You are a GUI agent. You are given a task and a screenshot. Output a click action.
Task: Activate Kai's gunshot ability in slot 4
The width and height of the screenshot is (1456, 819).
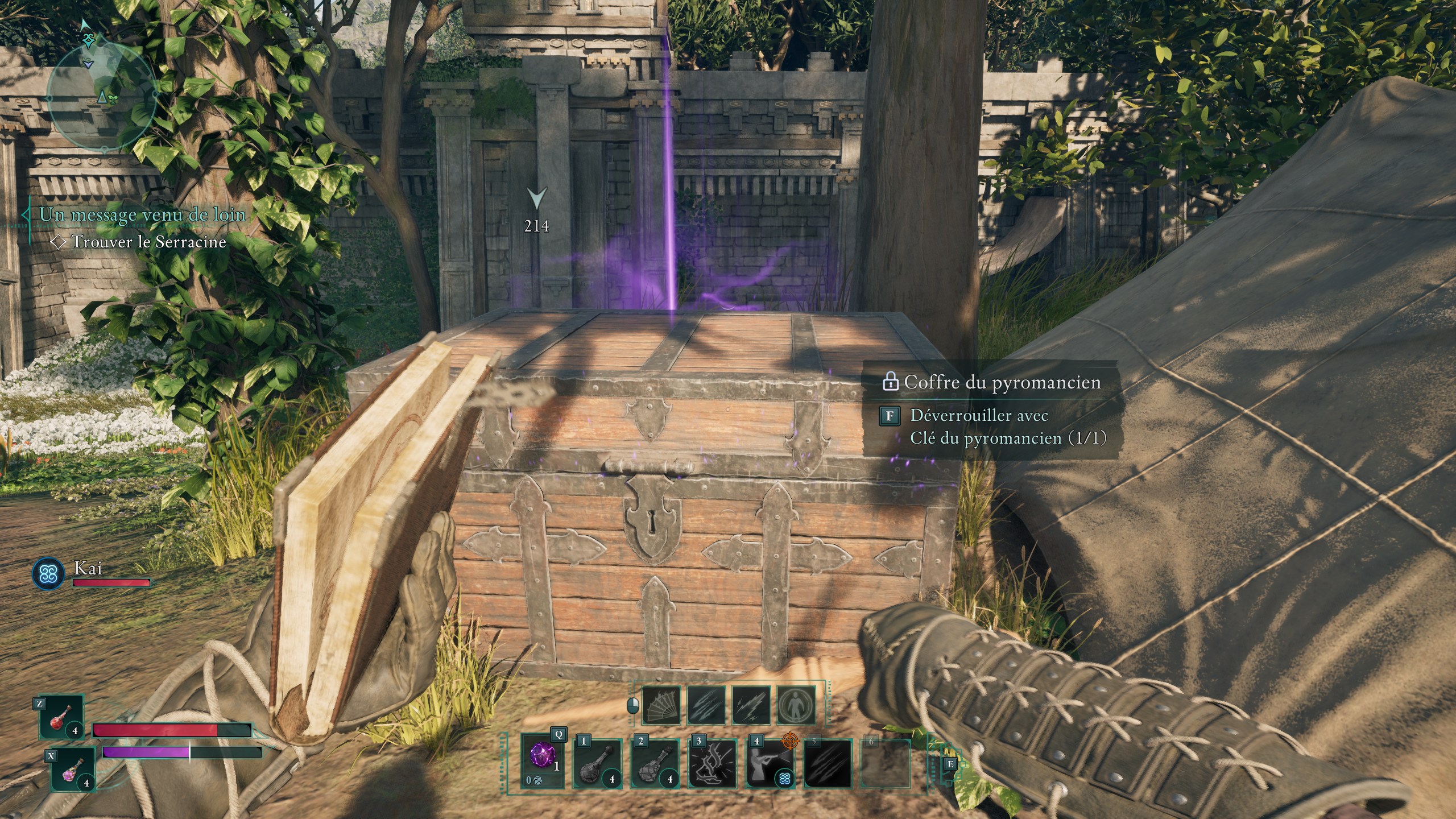770,764
